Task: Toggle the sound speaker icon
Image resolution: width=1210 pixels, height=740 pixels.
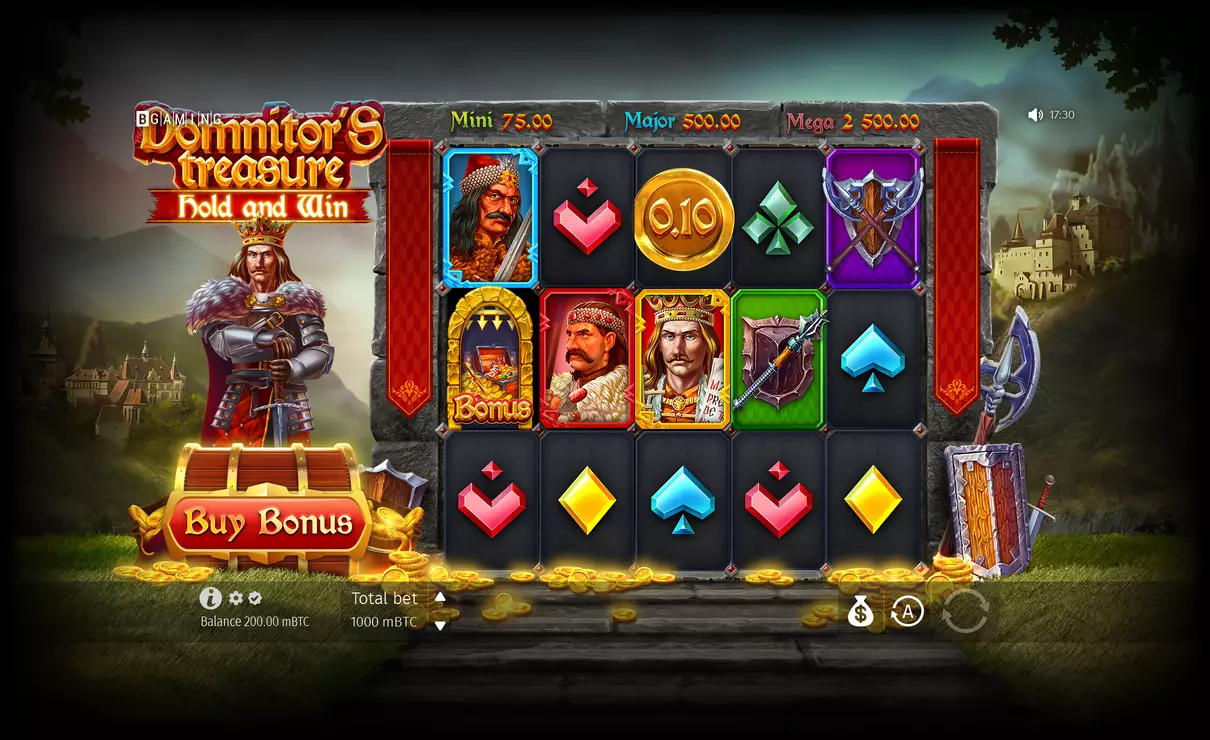Action: click(x=1035, y=115)
